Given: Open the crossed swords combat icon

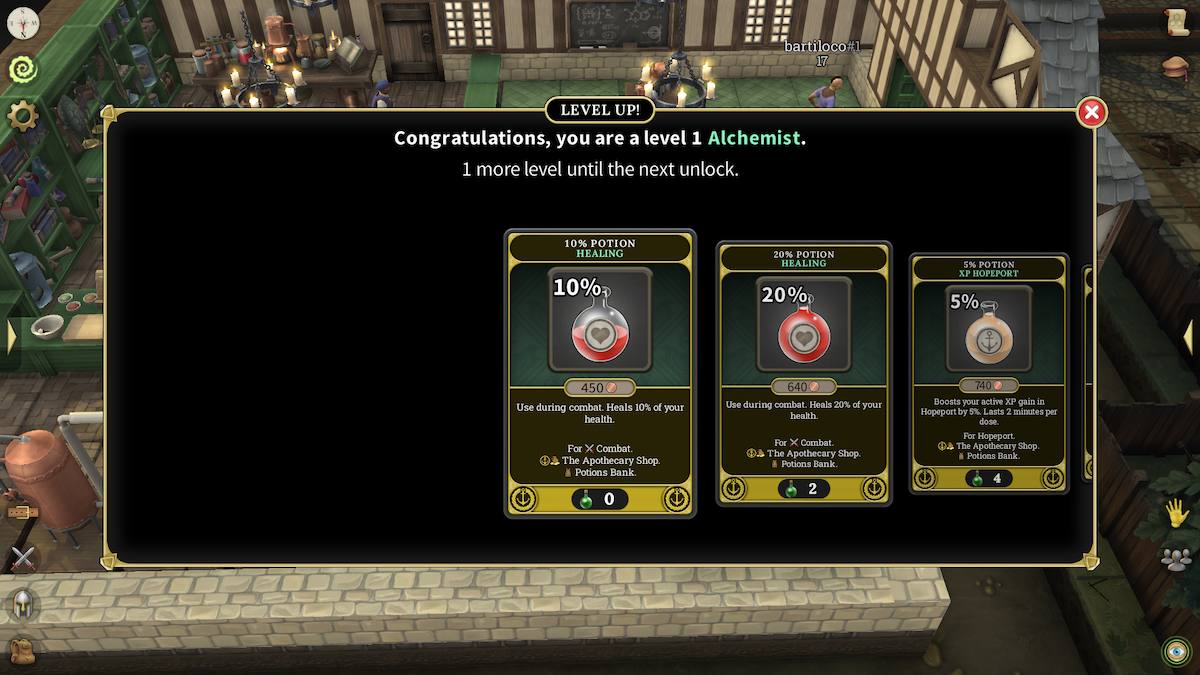Looking at the screenshot, I should [x=22, y=559].
